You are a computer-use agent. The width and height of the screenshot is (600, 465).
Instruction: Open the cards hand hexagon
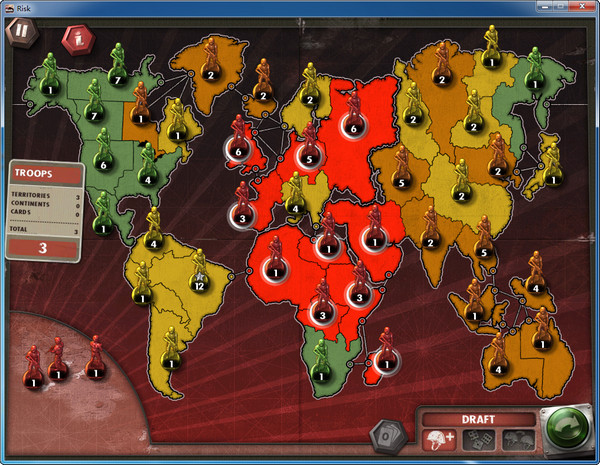pos(383,435)
